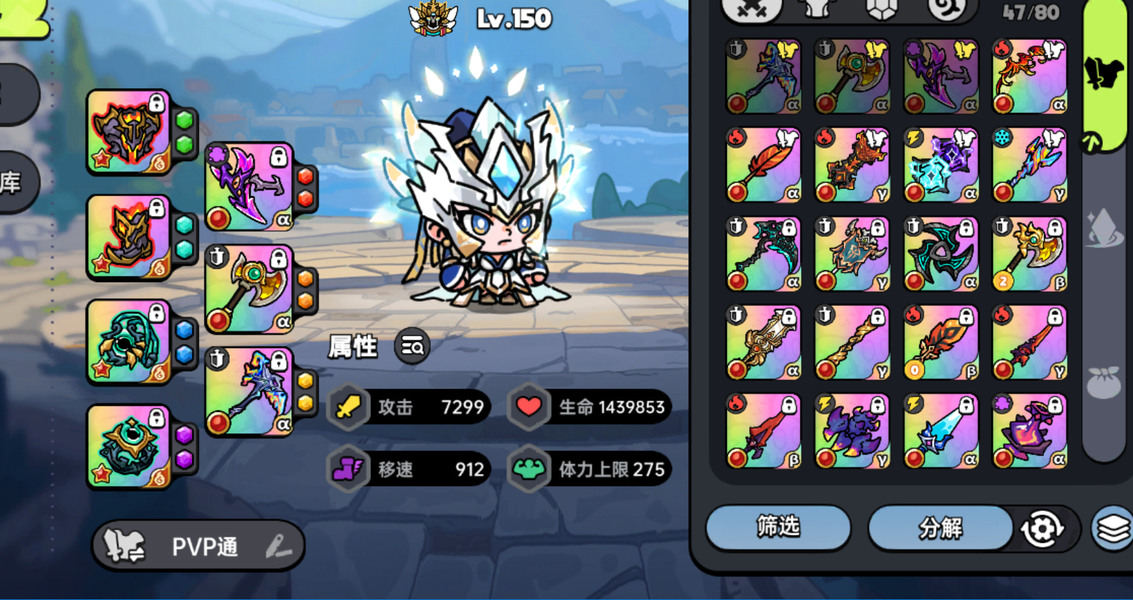The width and height of the screenshot is (1133, 600).
Task: Select the red feather weapon in inventory
Action: [764, 166]
